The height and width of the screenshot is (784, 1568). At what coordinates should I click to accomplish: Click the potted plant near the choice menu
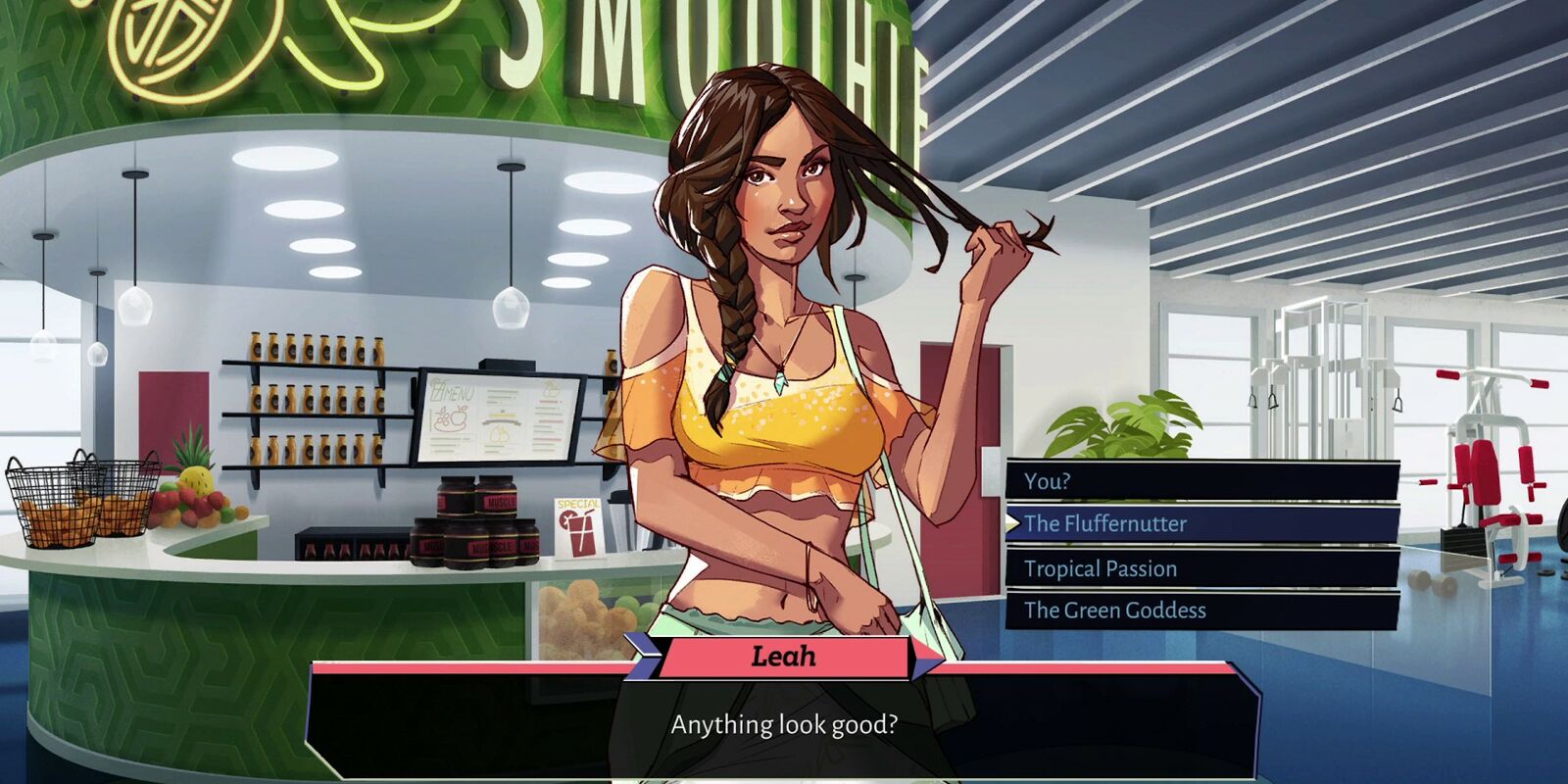tap(1117, 426)
